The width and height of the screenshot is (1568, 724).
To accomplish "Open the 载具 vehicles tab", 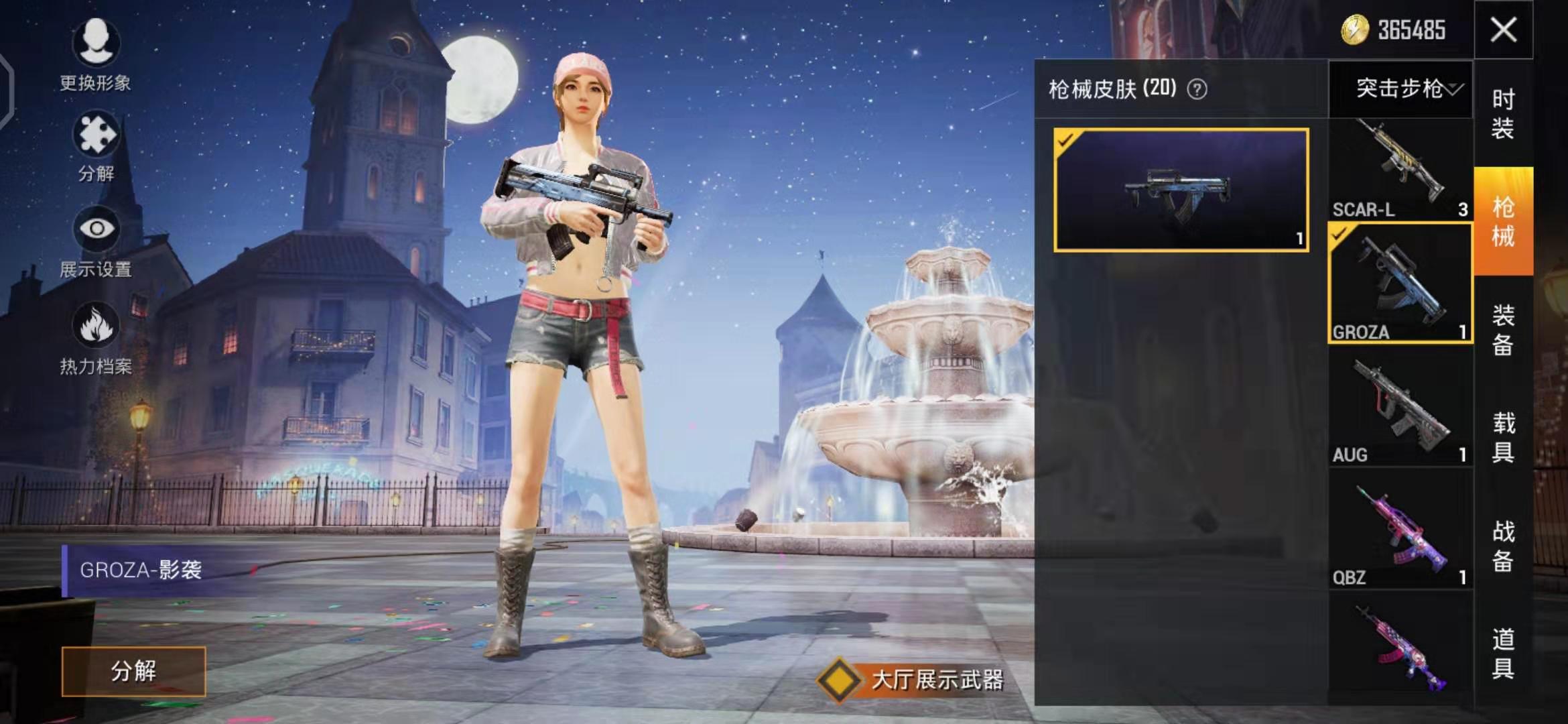I will point(1503,438).
